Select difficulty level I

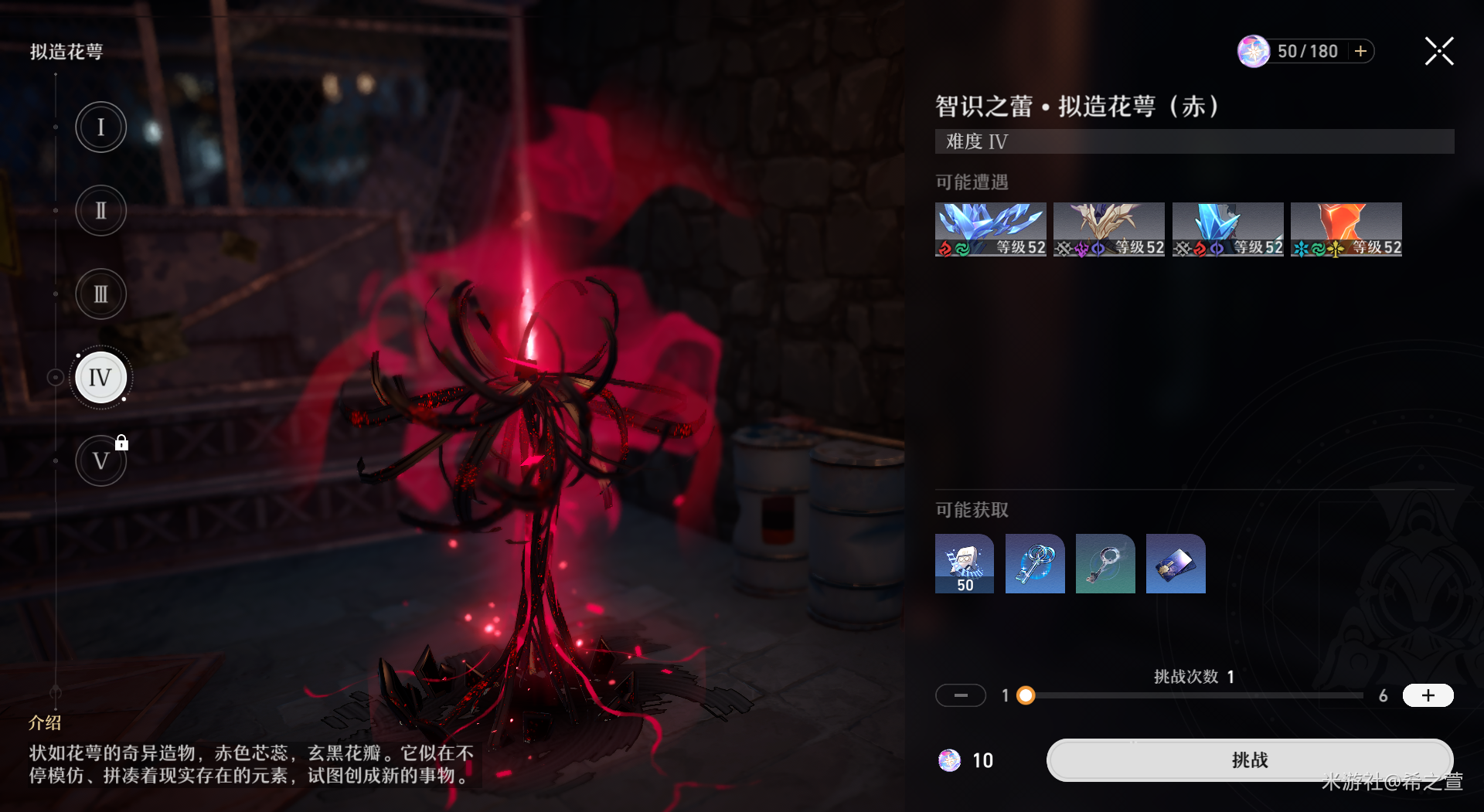[x=100, y=127]
